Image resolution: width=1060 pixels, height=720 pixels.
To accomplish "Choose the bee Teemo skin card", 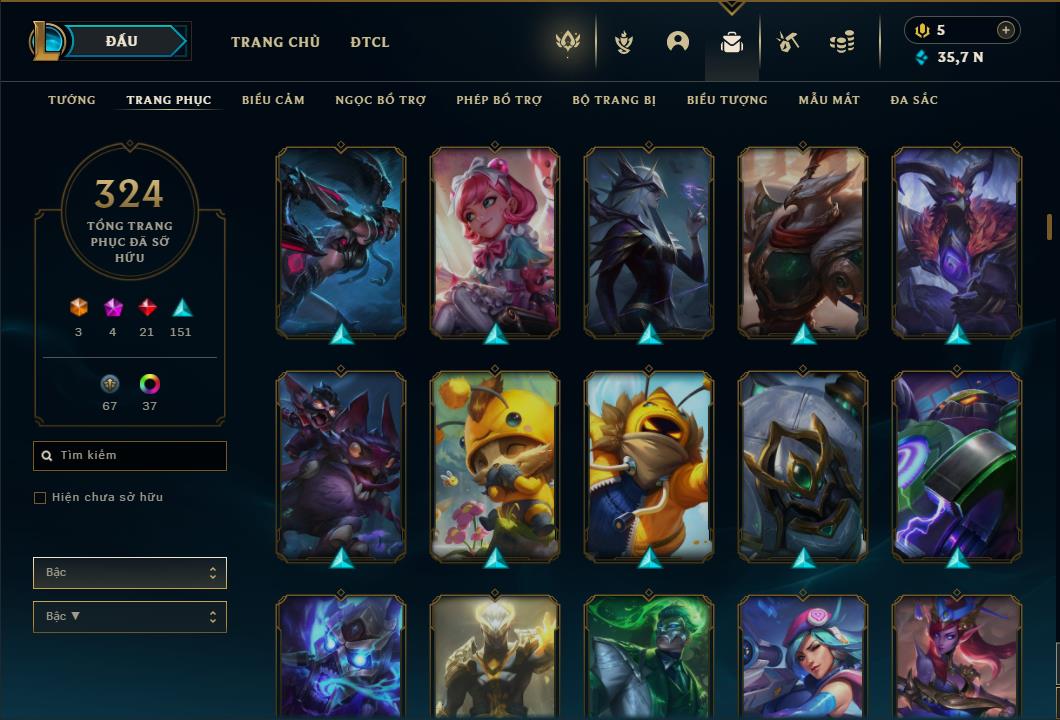I will coord(495,466).
